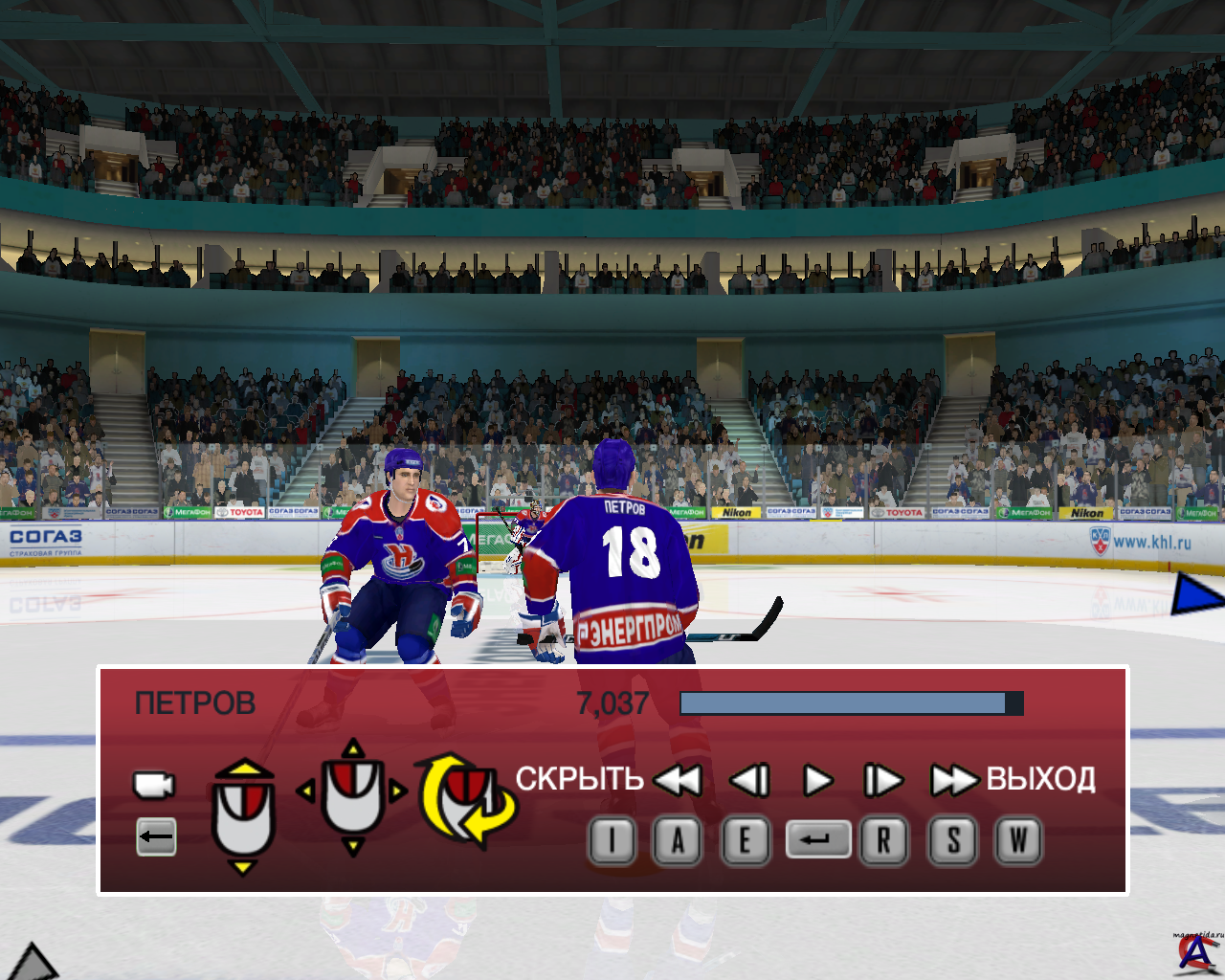
Task: Click the replay timeline bar
Action: click(x=851, y=703)
